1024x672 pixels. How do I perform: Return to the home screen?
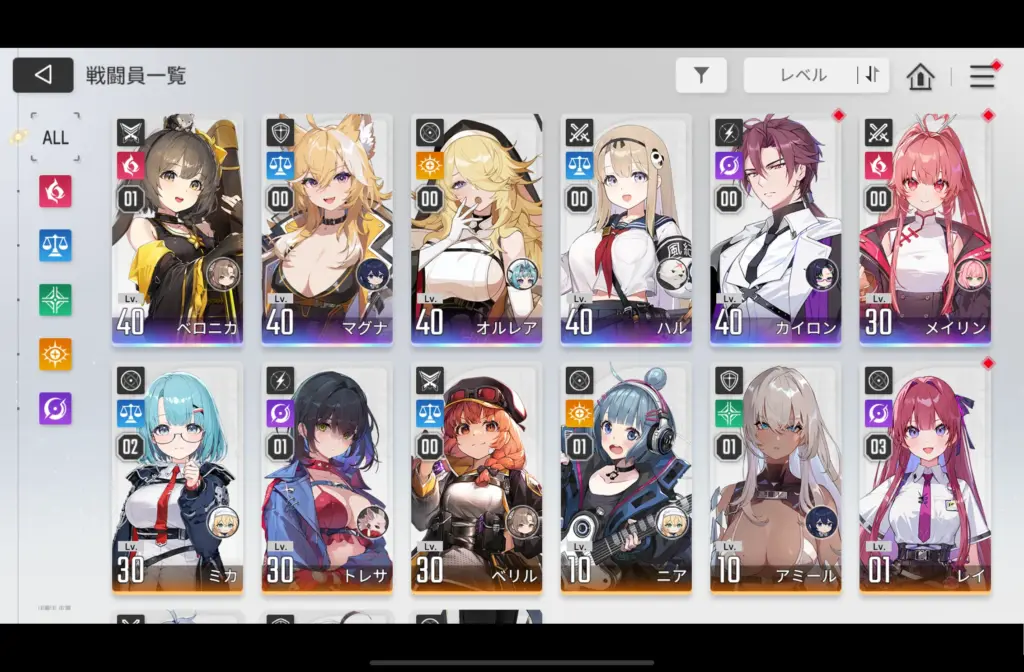[x=920, y=76]
